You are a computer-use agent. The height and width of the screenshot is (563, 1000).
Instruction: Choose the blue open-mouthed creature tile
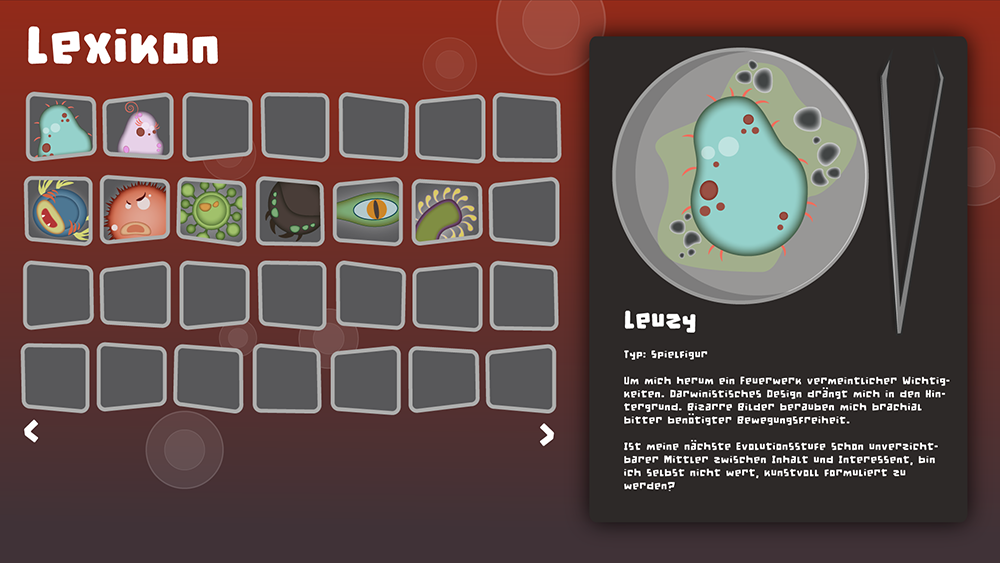(58, 211)
